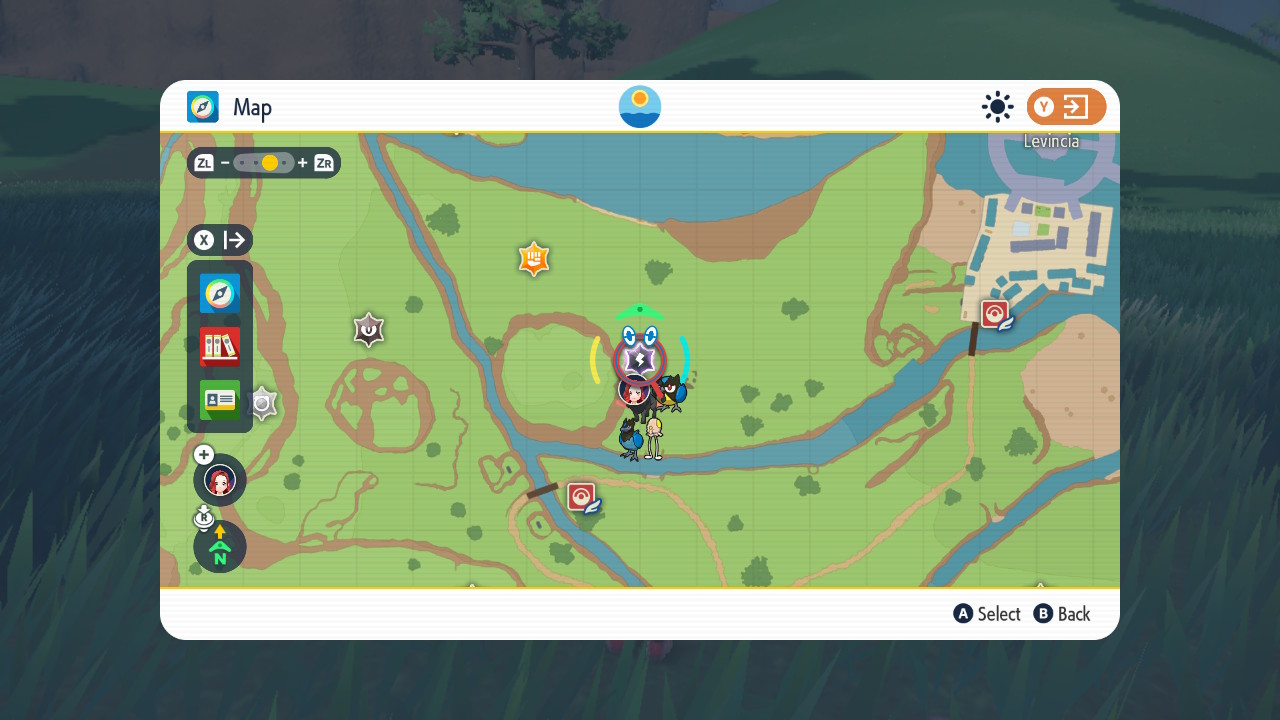Click the north compass reset control

[x=219, y=547]
